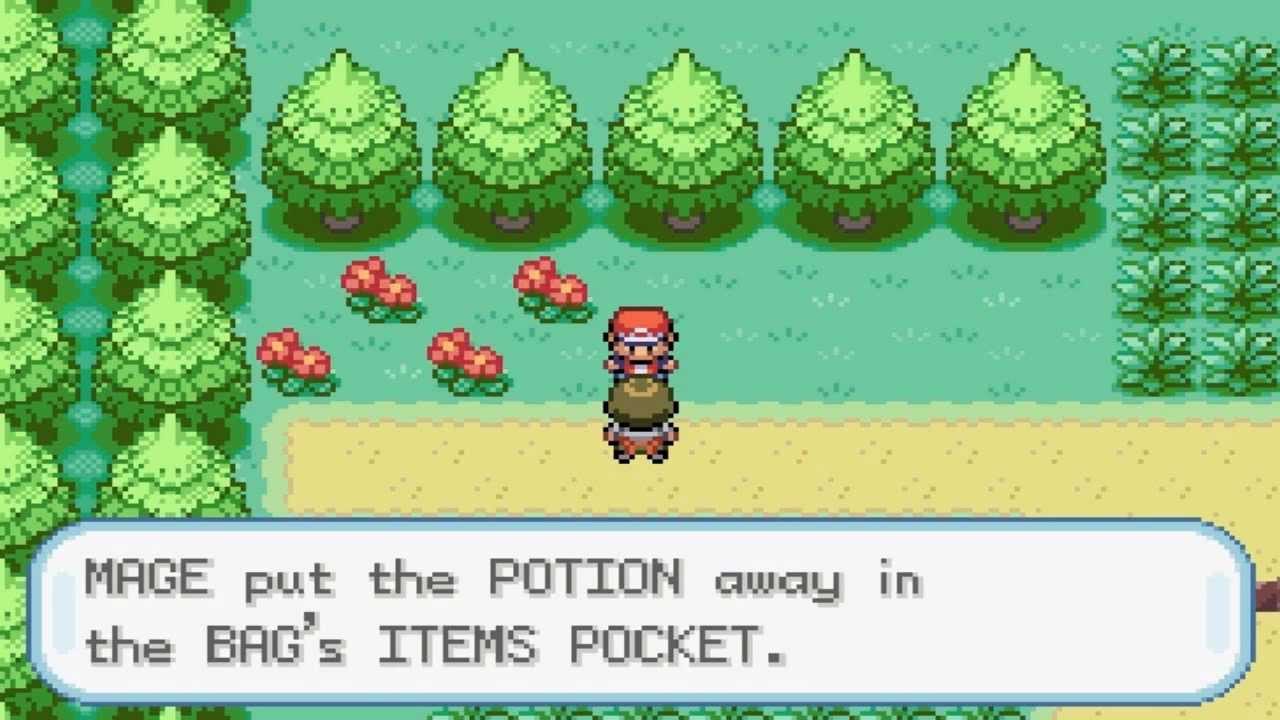Viewport: 1280px width, 720px height.
Task: Click the dialogue box to advance text
Action: pyautogui.click(x=640, y=610)
